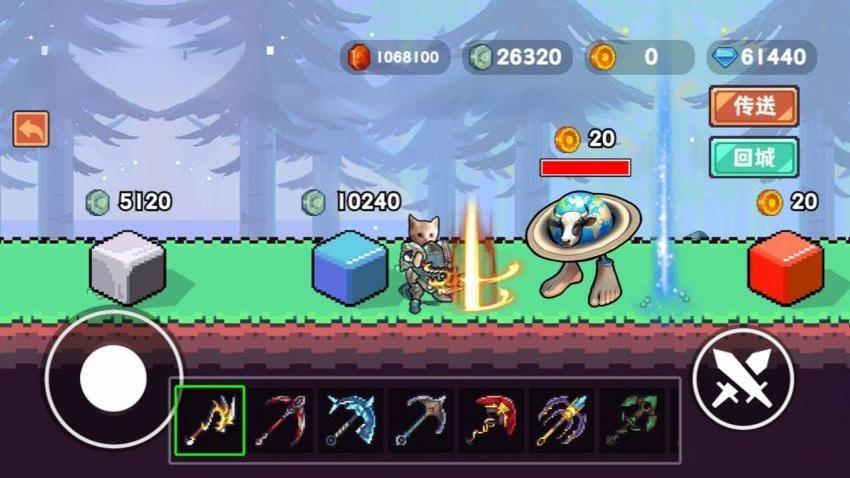Select the dark red pickaxe slot
Image resolution: width=850 pixels, height=478 pixels.
282,420
